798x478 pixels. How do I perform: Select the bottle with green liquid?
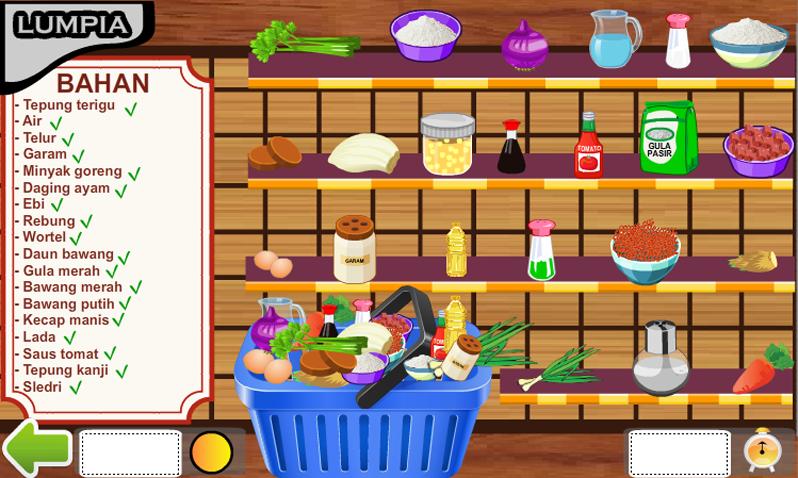coord(541,249)
